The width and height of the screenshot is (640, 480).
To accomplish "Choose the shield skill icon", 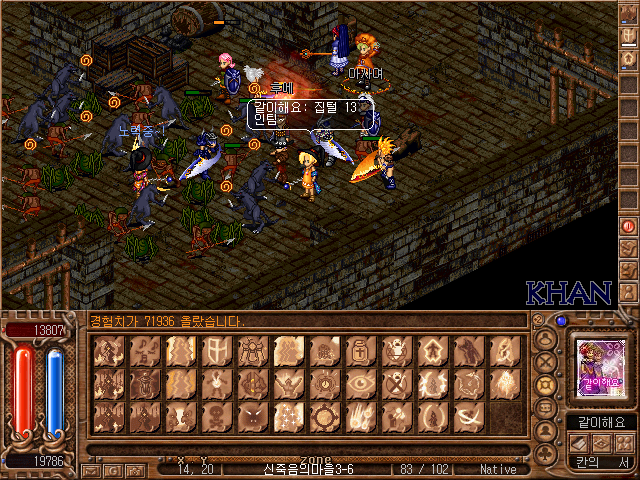I will (216, 350).
